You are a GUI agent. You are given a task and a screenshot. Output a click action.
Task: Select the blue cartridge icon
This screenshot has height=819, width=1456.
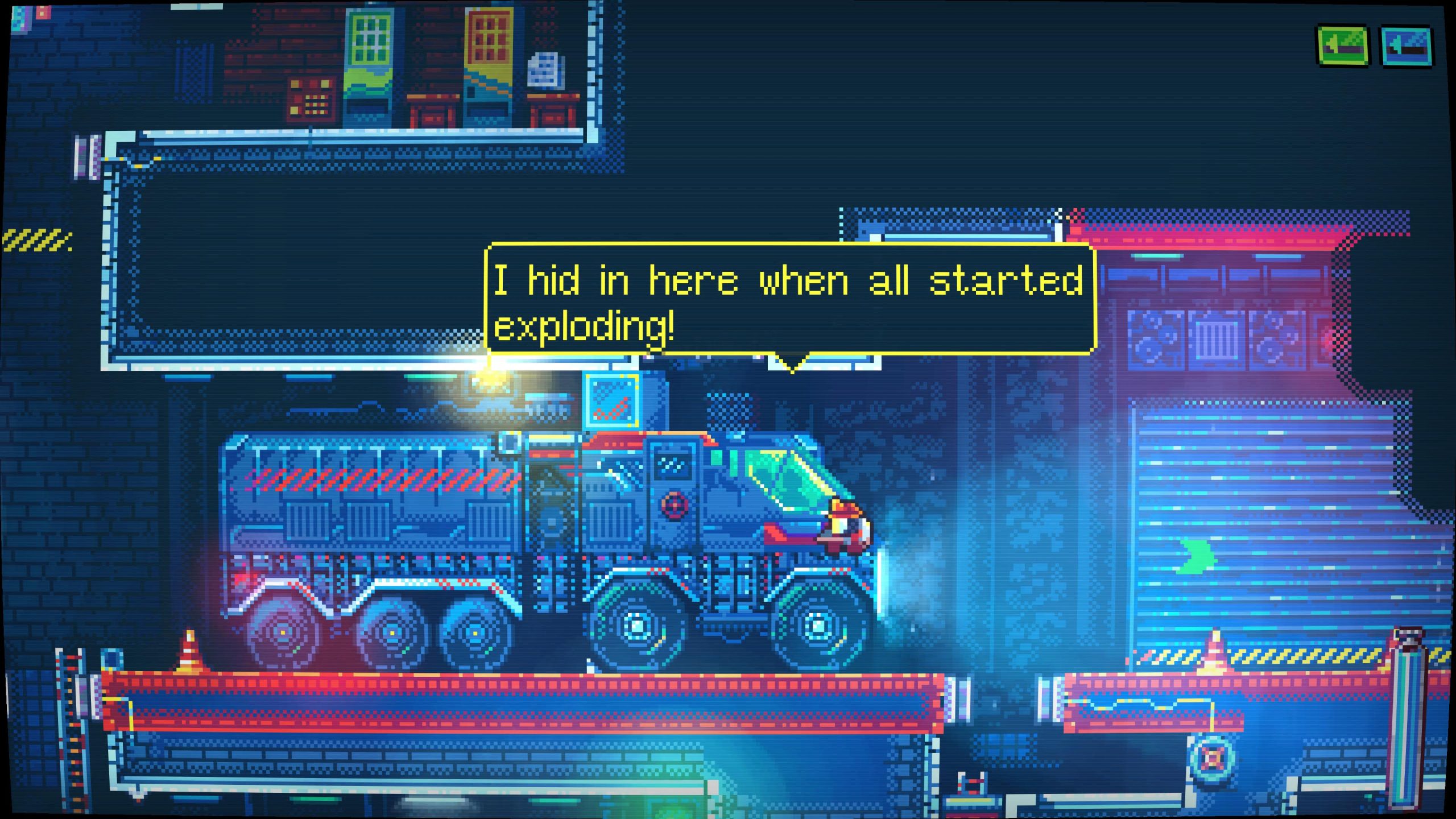pos(1406,47)
